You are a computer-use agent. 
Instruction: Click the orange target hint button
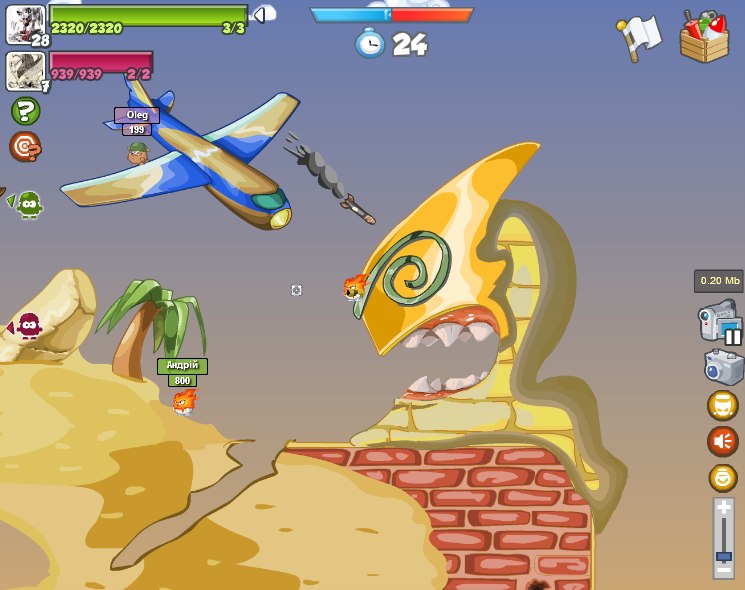coord(25,147)
